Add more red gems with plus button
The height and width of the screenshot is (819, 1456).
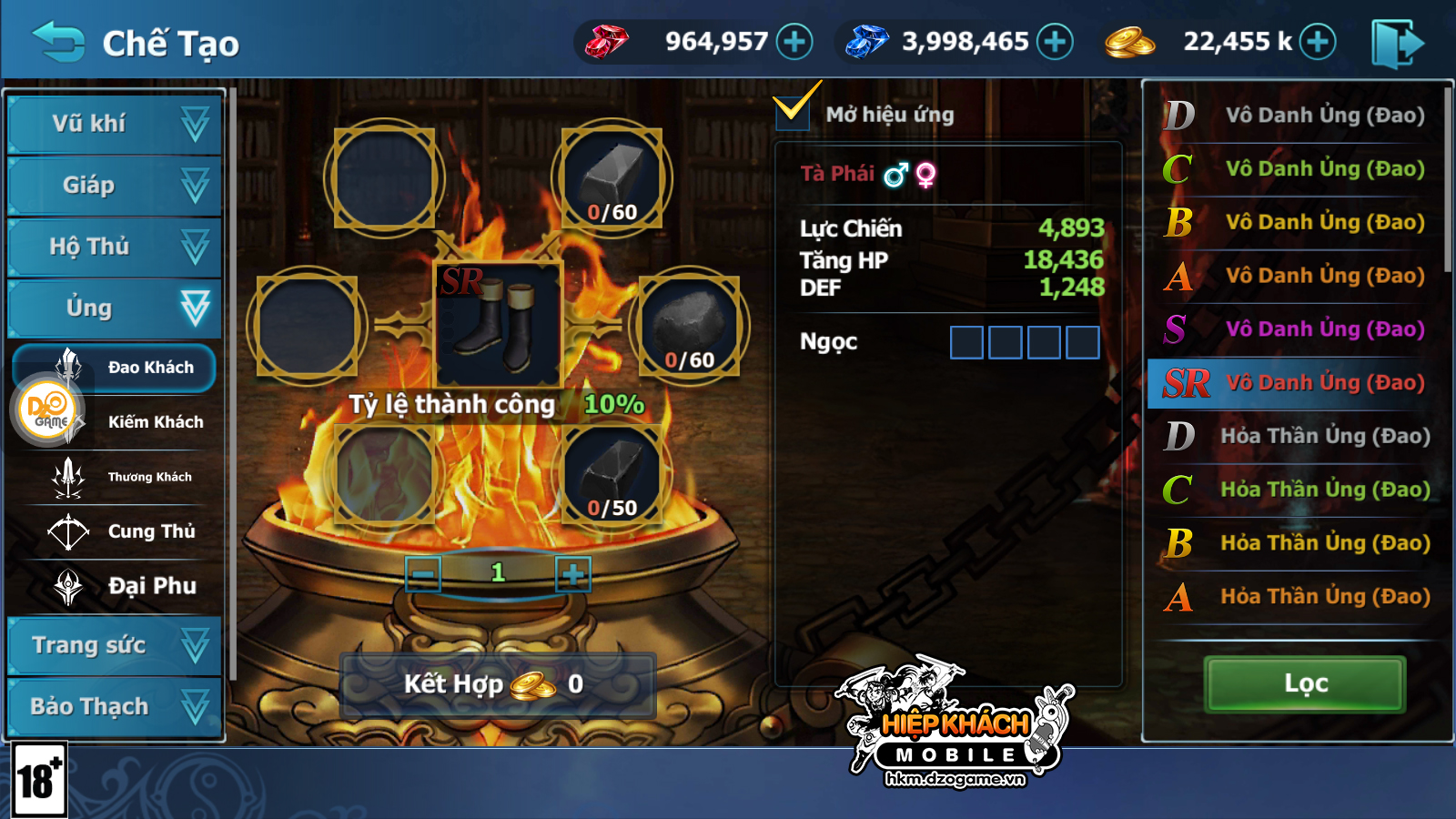794,42
